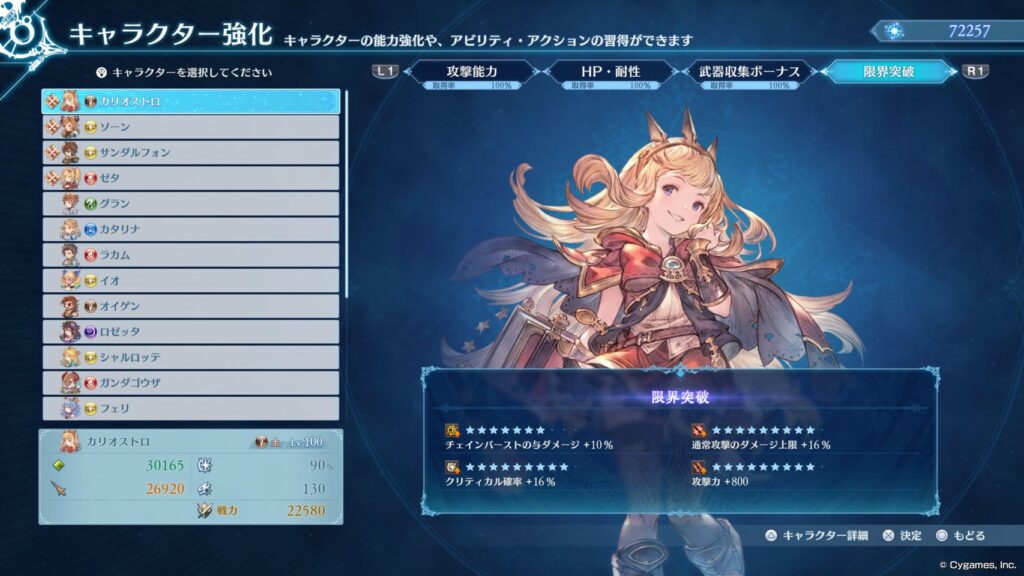Select カリオストロ in the character list
This screenshot has height=576, width=1024.
(190, 101)
